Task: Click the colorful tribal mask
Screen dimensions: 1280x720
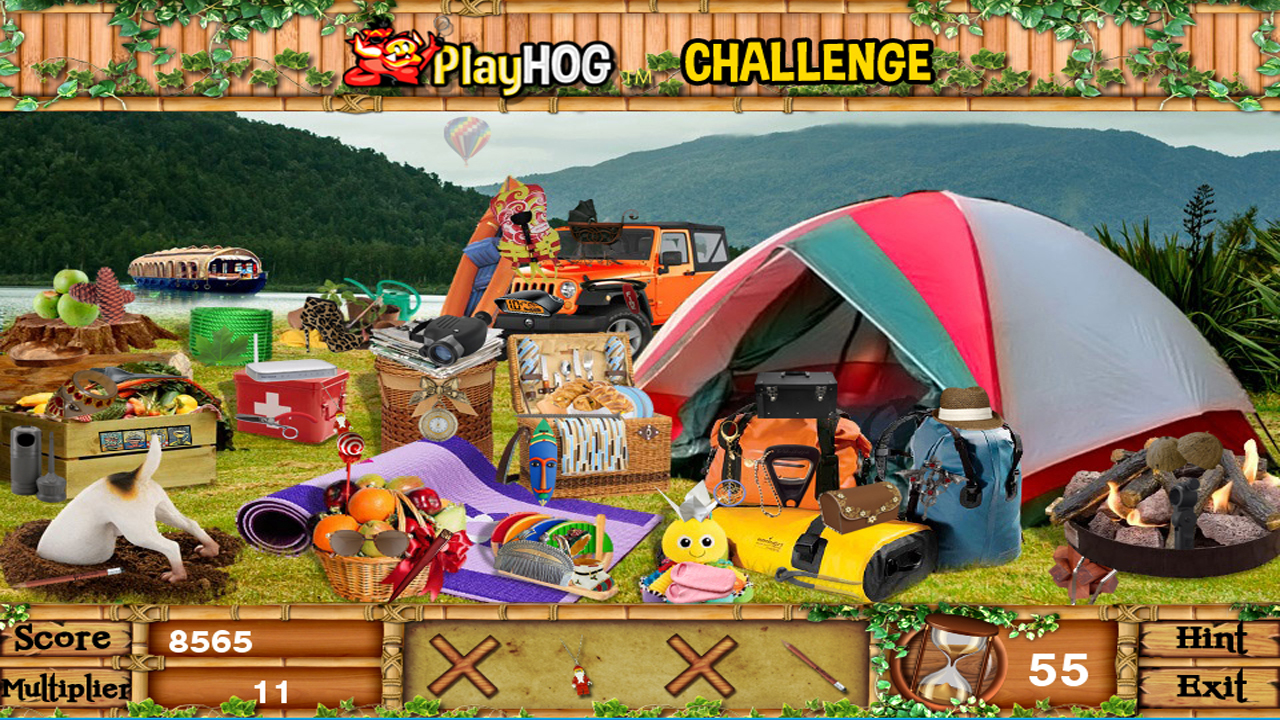Action: 544,462
